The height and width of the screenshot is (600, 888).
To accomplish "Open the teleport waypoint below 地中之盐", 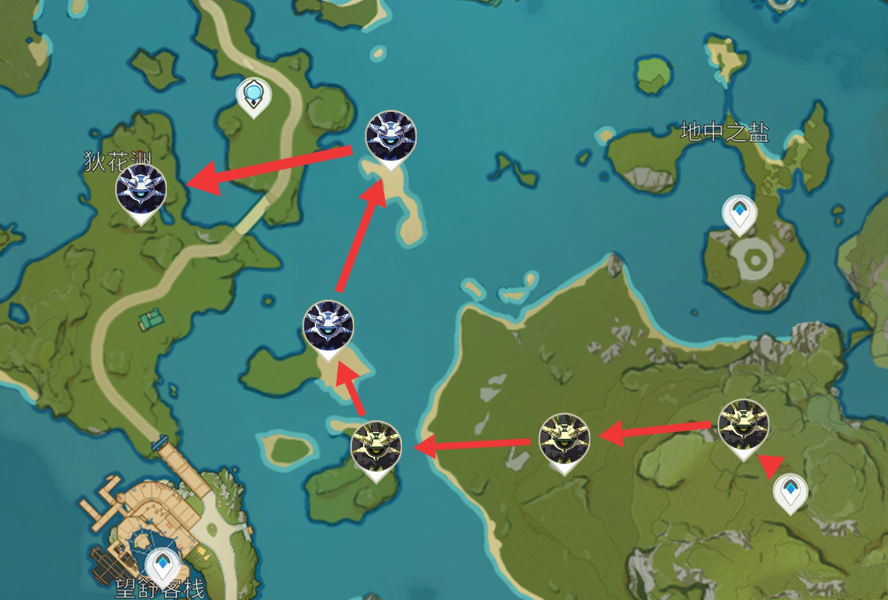I will click(740, 213).
